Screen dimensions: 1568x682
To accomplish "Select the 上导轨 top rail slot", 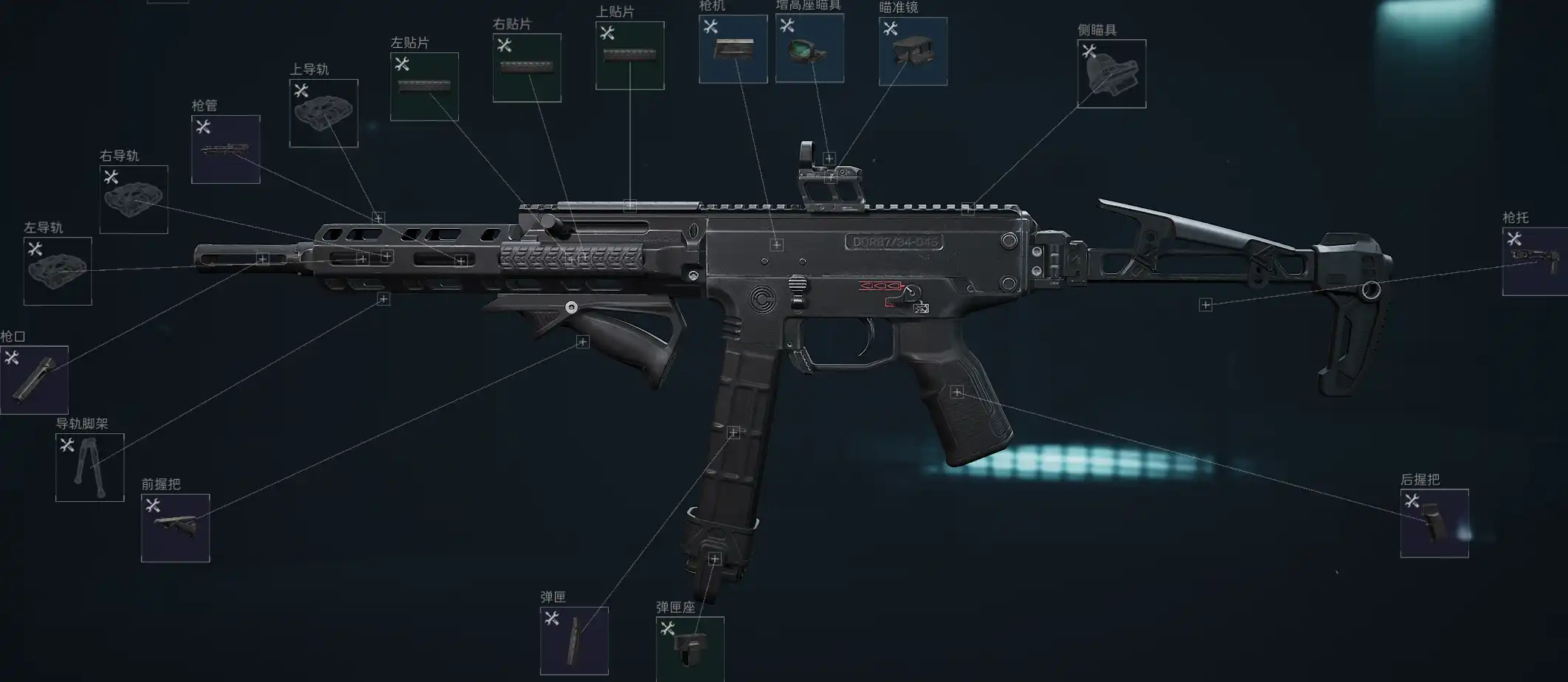I will click(x=323, y=113).
